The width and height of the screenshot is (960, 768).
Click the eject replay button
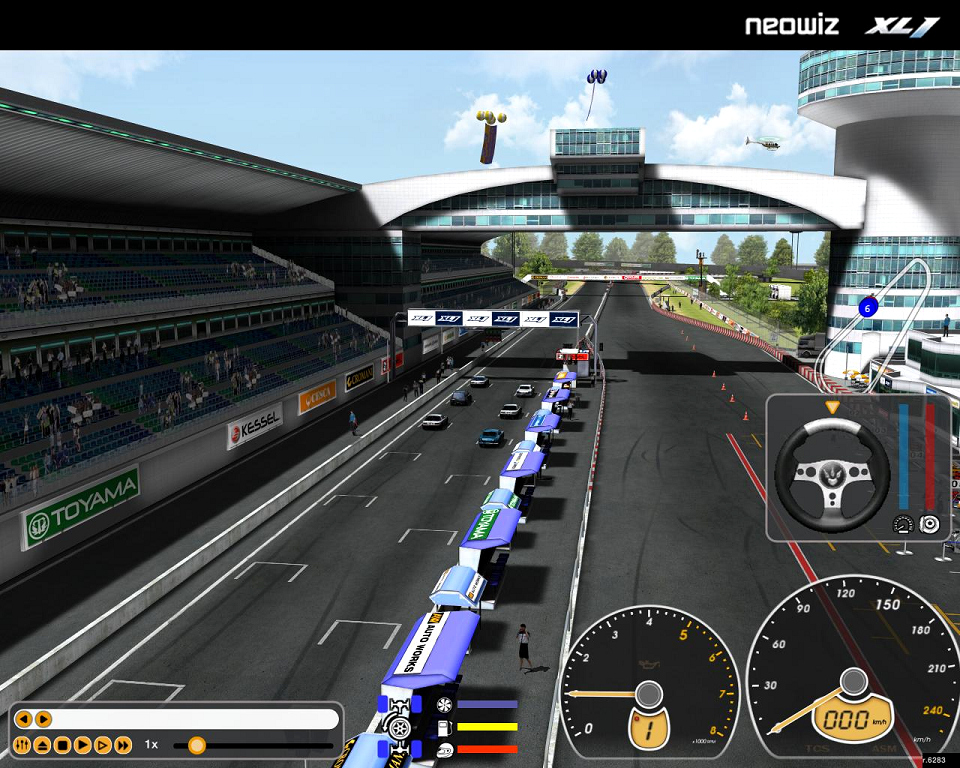point(43,745)
